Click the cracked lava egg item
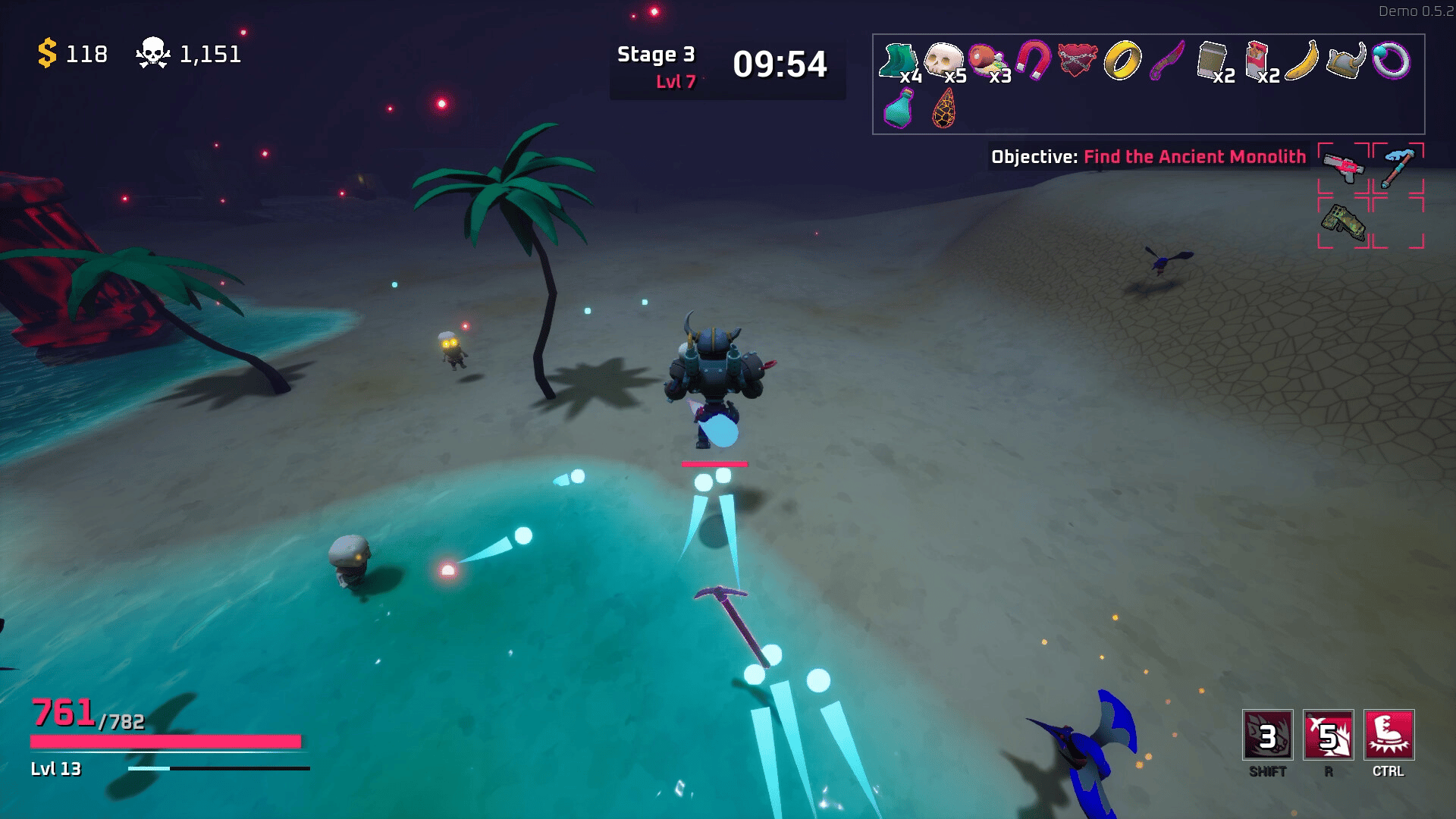This screenshot has width=1456, height=819. tap(943, 108)
